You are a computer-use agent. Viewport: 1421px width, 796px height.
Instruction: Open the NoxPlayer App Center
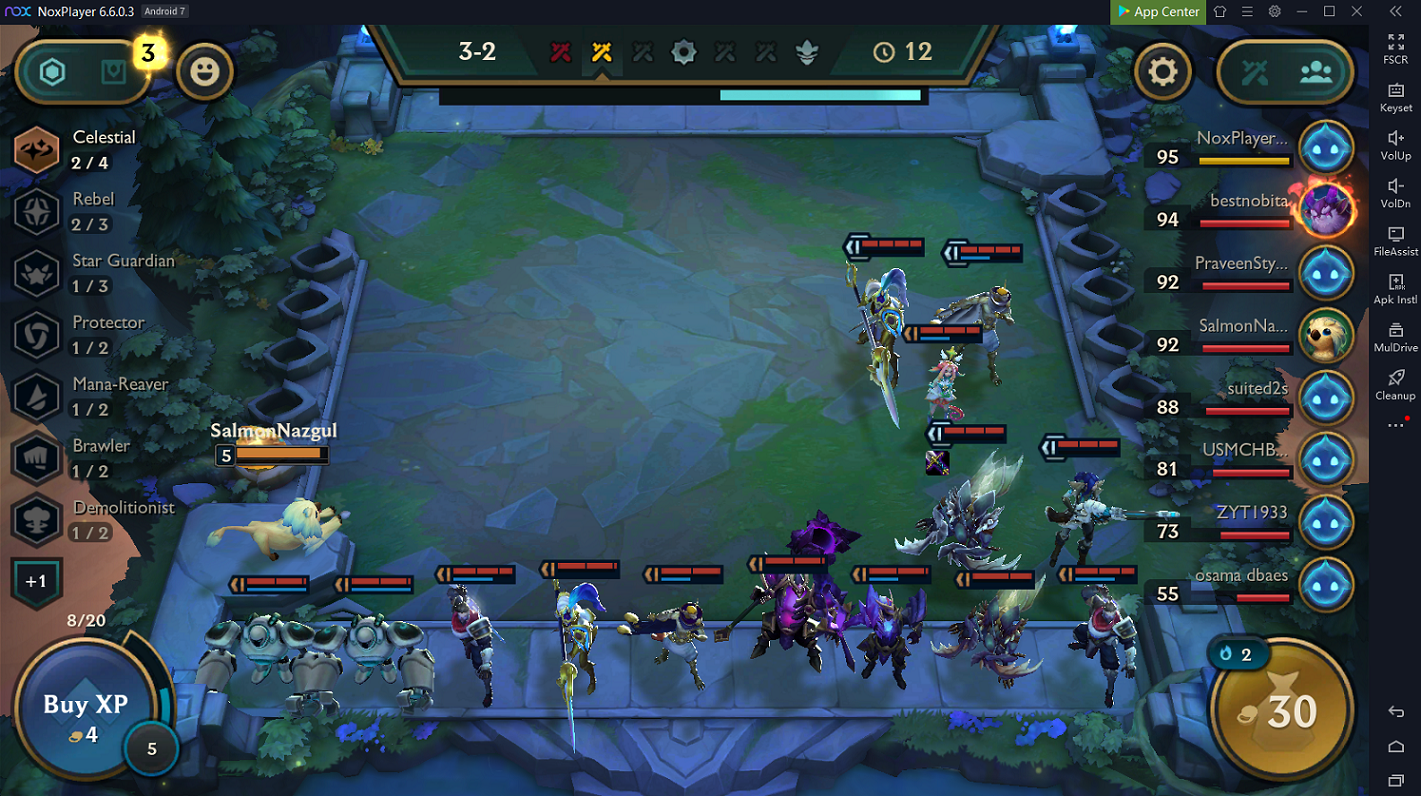coord(1157,12)
